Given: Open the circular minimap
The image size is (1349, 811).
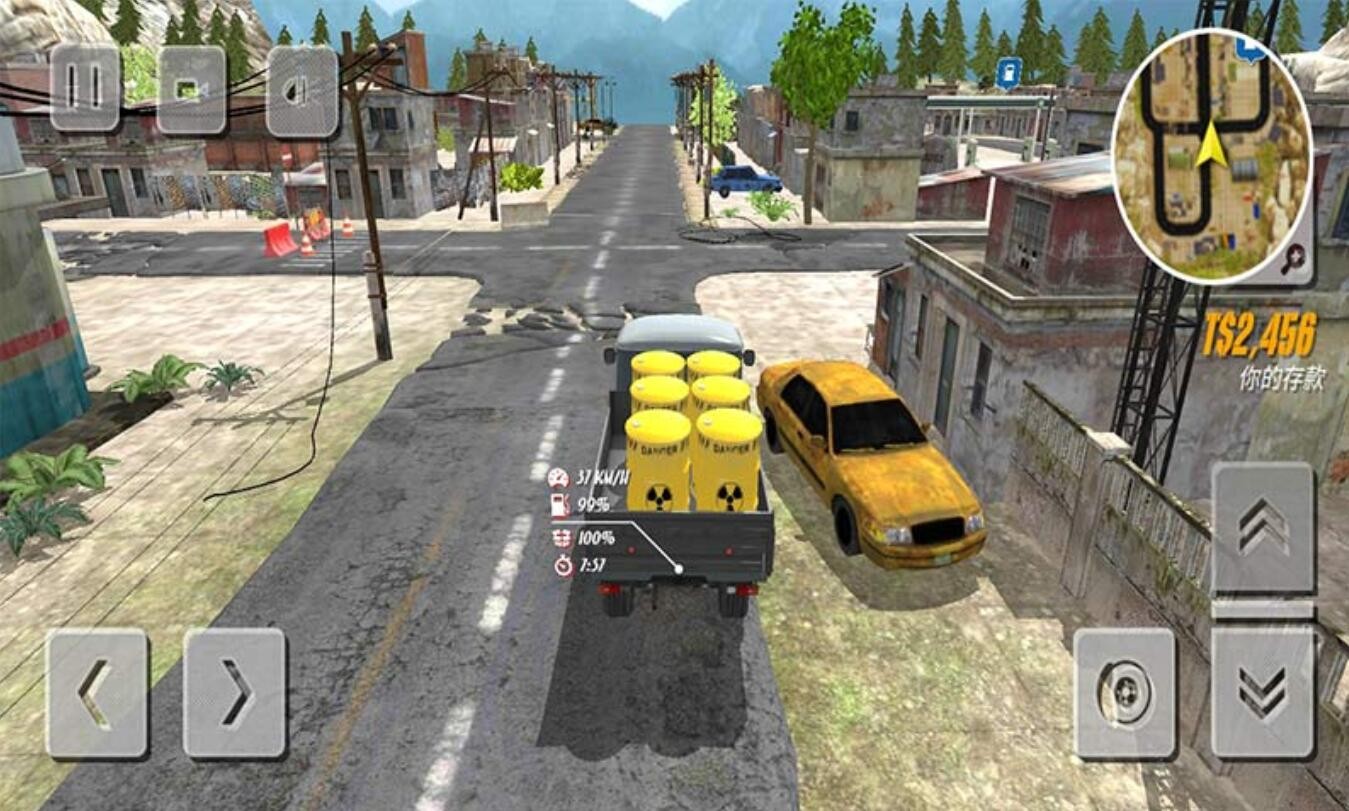Looking at the screenshot, I should [1210, 155].
